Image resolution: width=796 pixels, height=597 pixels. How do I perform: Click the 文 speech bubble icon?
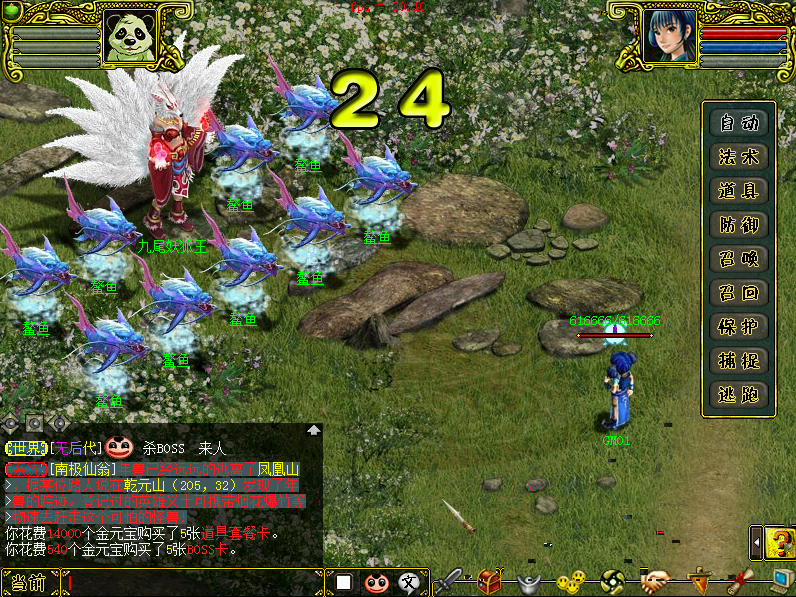click(x=408, y=582)
